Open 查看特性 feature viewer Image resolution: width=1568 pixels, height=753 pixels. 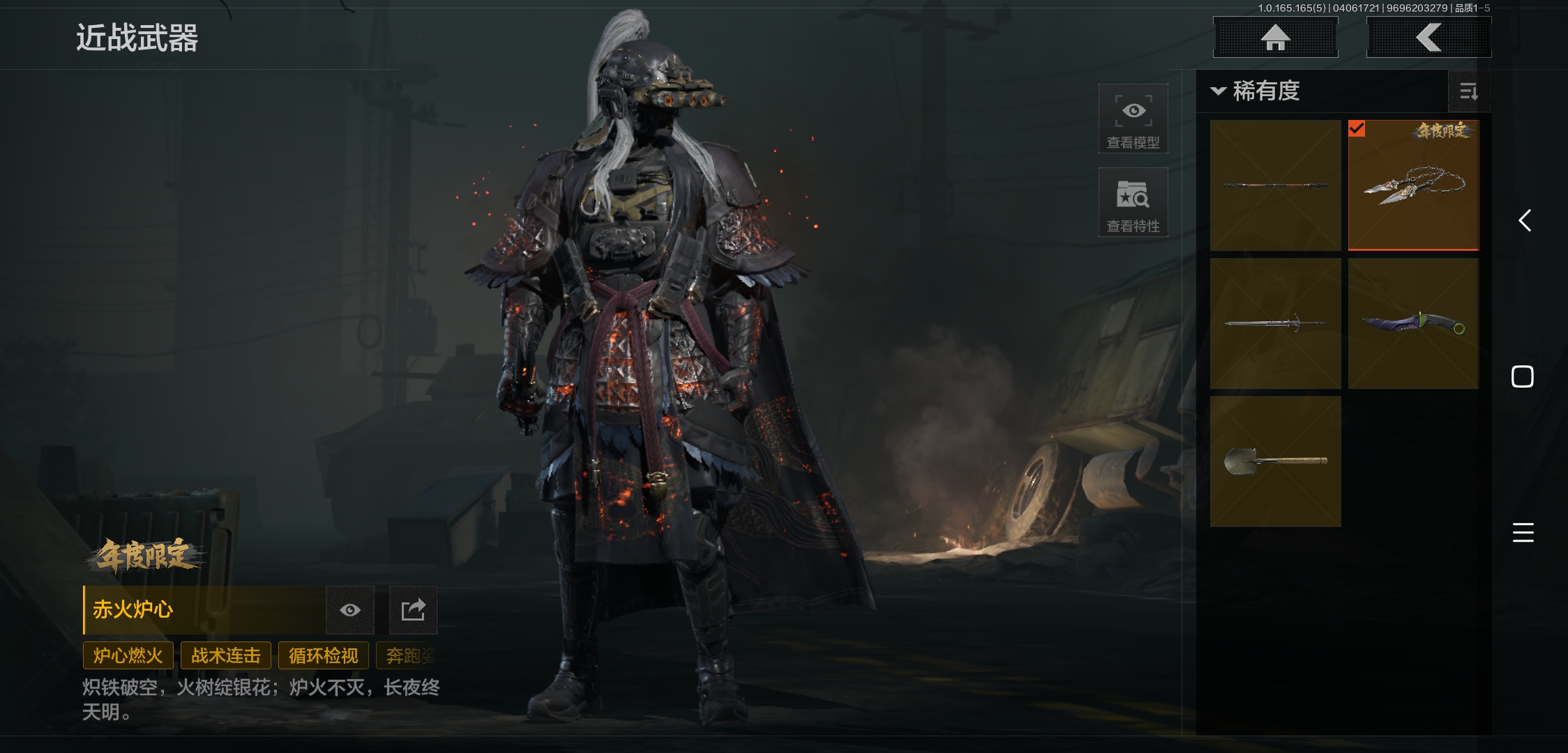1133,202
